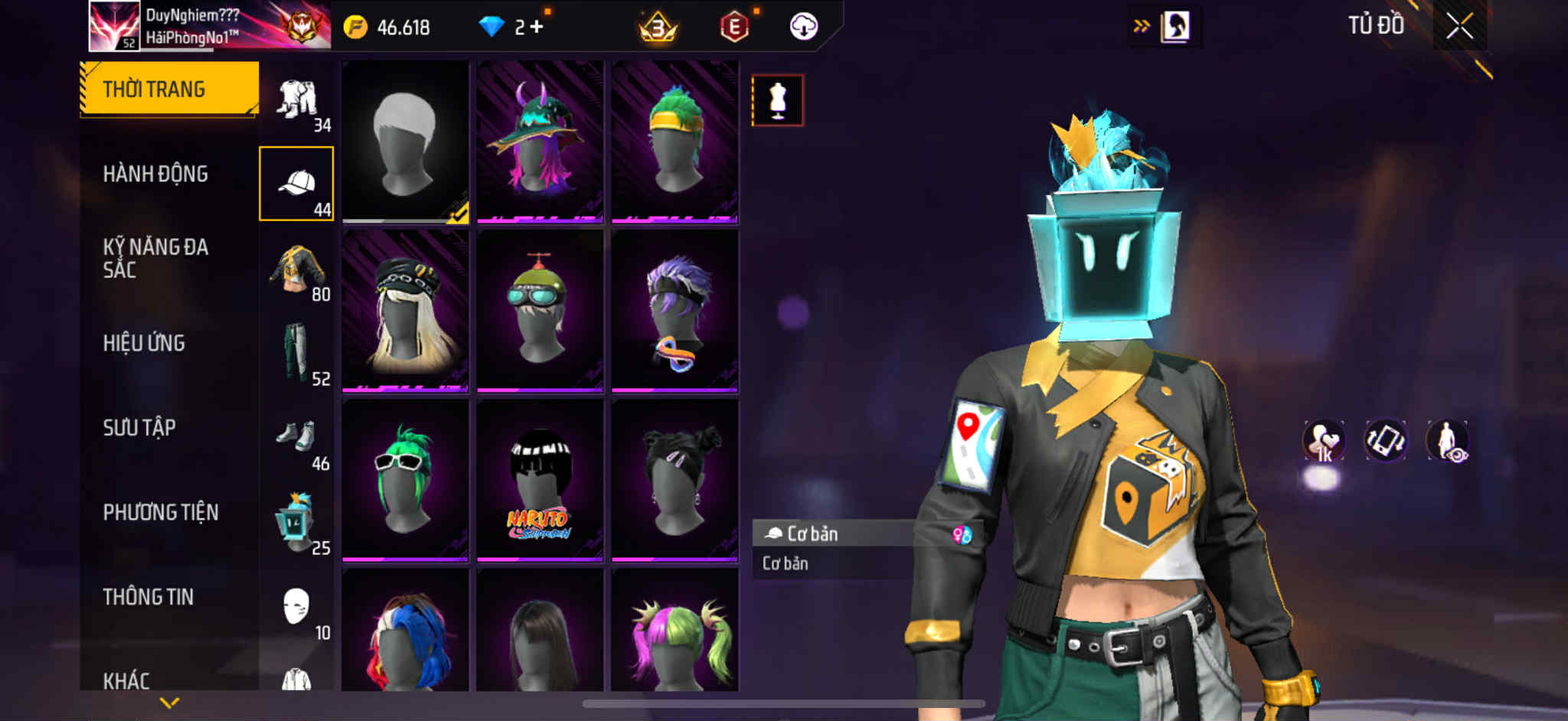Image resolution: width=1568 pixels, height=721 pixels.
Task: Click the mannequin outfit preview button
Action: pyautogui.click(x=777, y=100)
